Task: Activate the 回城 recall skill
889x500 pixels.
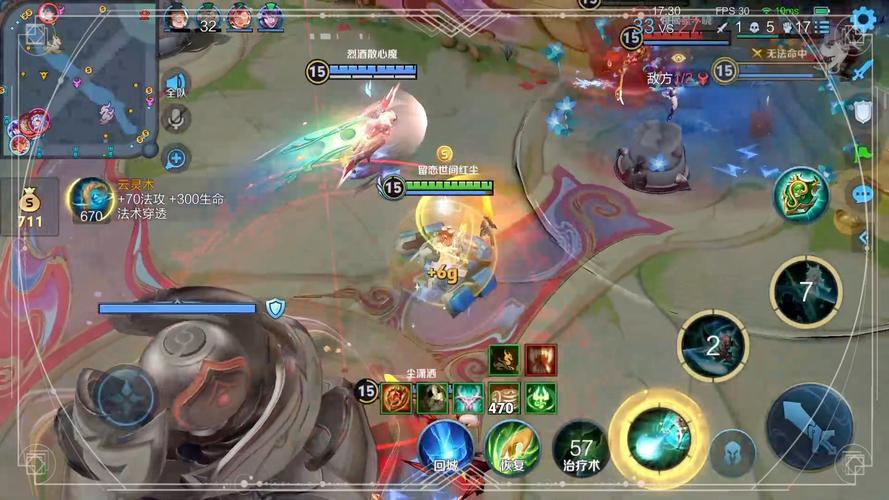Action: pos(445,446)
